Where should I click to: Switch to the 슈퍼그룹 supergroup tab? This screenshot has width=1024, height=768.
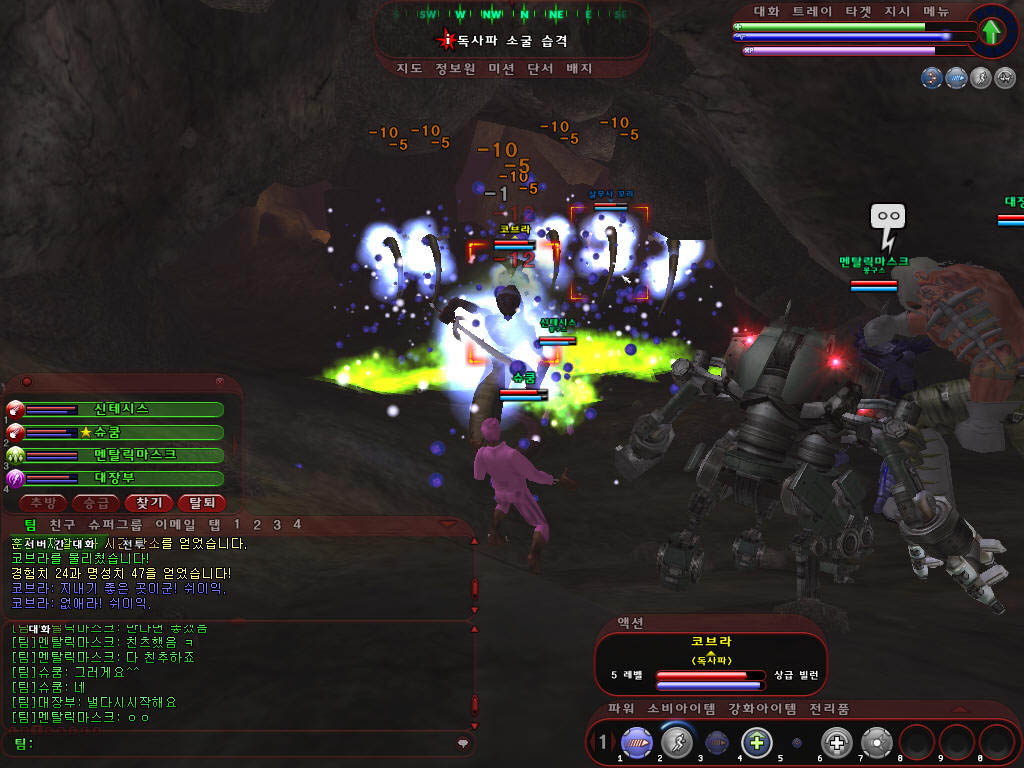coord(115,524)
